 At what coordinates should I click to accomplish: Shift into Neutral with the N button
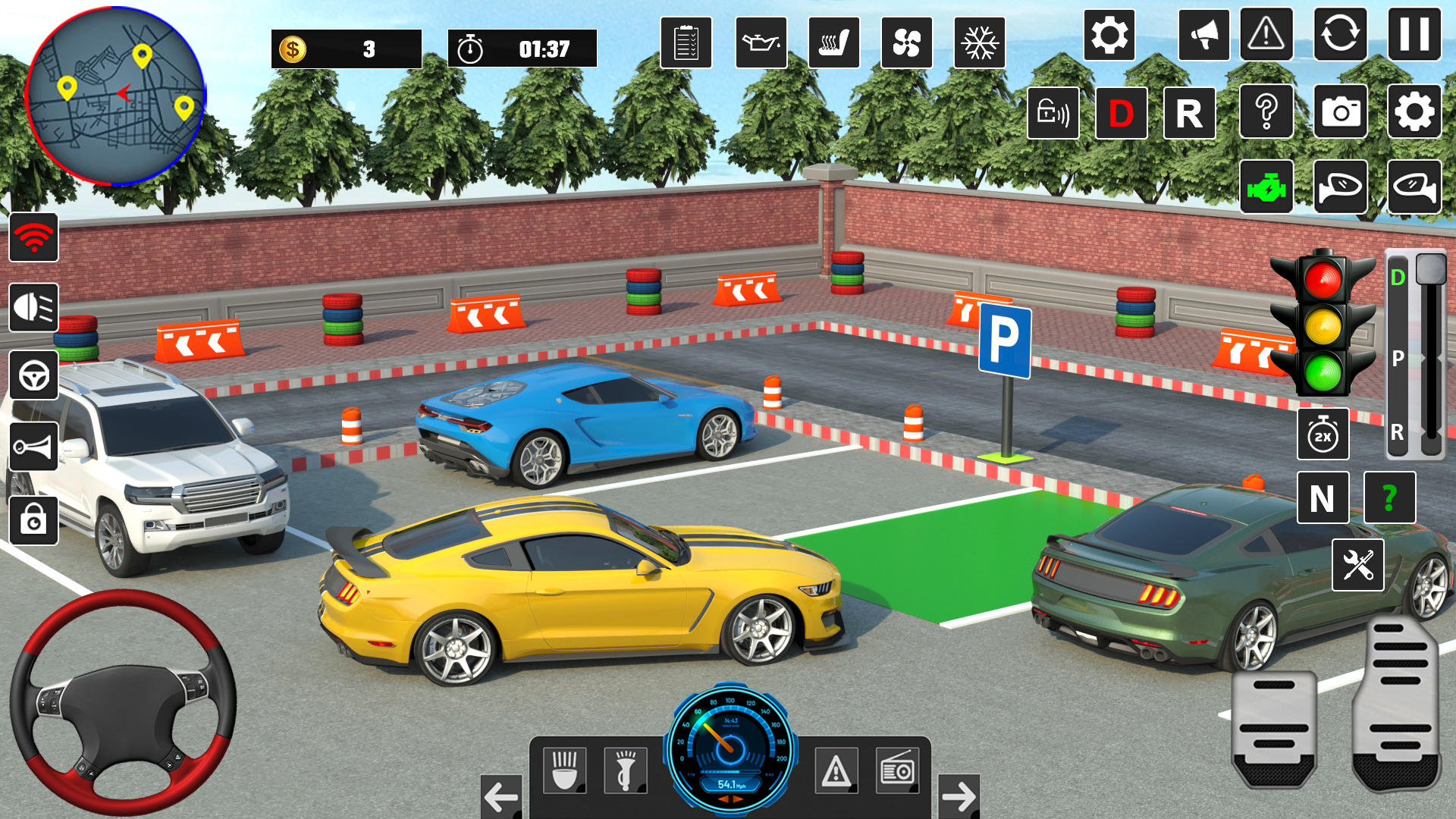1323,498
